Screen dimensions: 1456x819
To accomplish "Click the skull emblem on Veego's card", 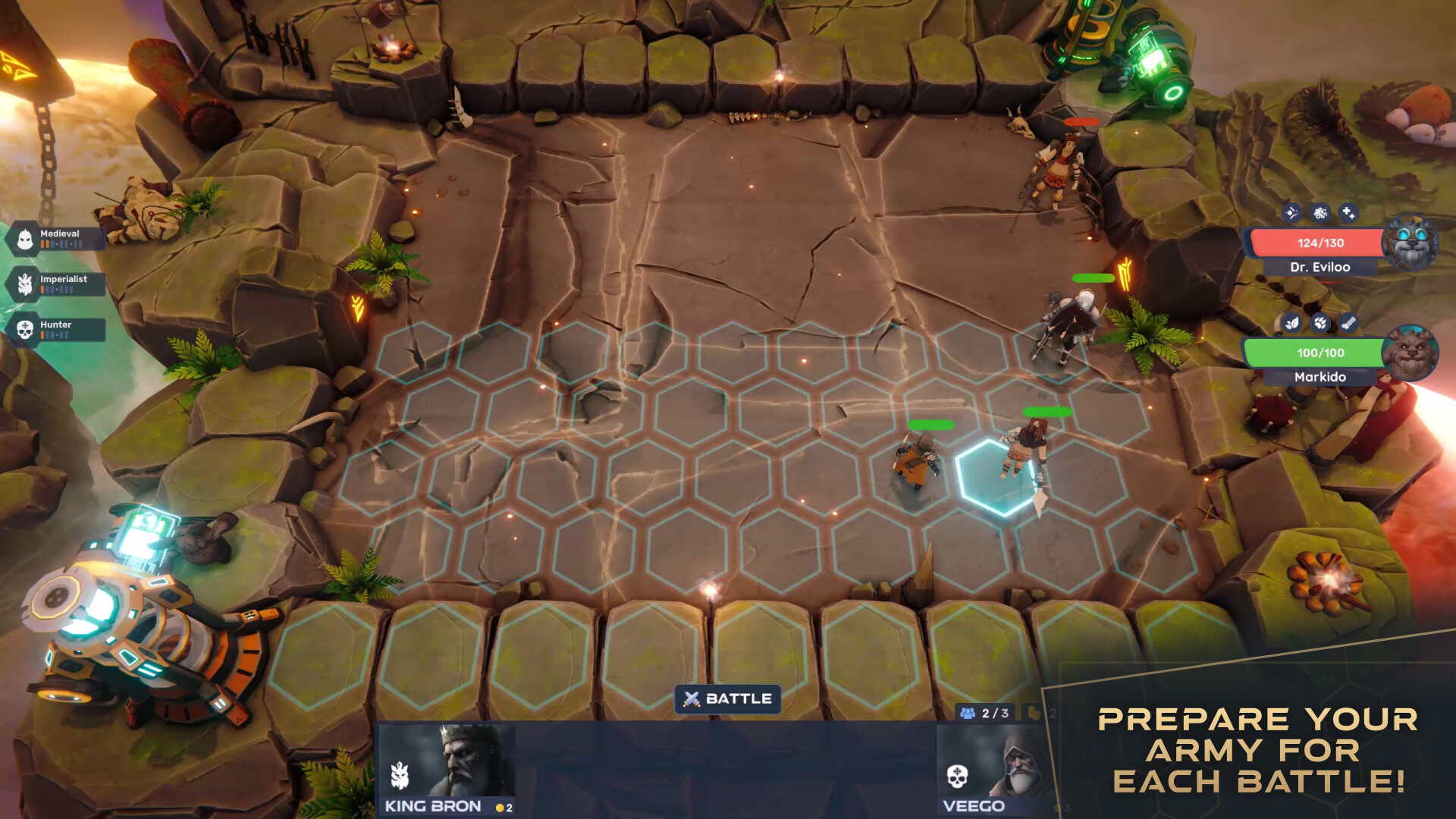I will click(x=957, y=776).
